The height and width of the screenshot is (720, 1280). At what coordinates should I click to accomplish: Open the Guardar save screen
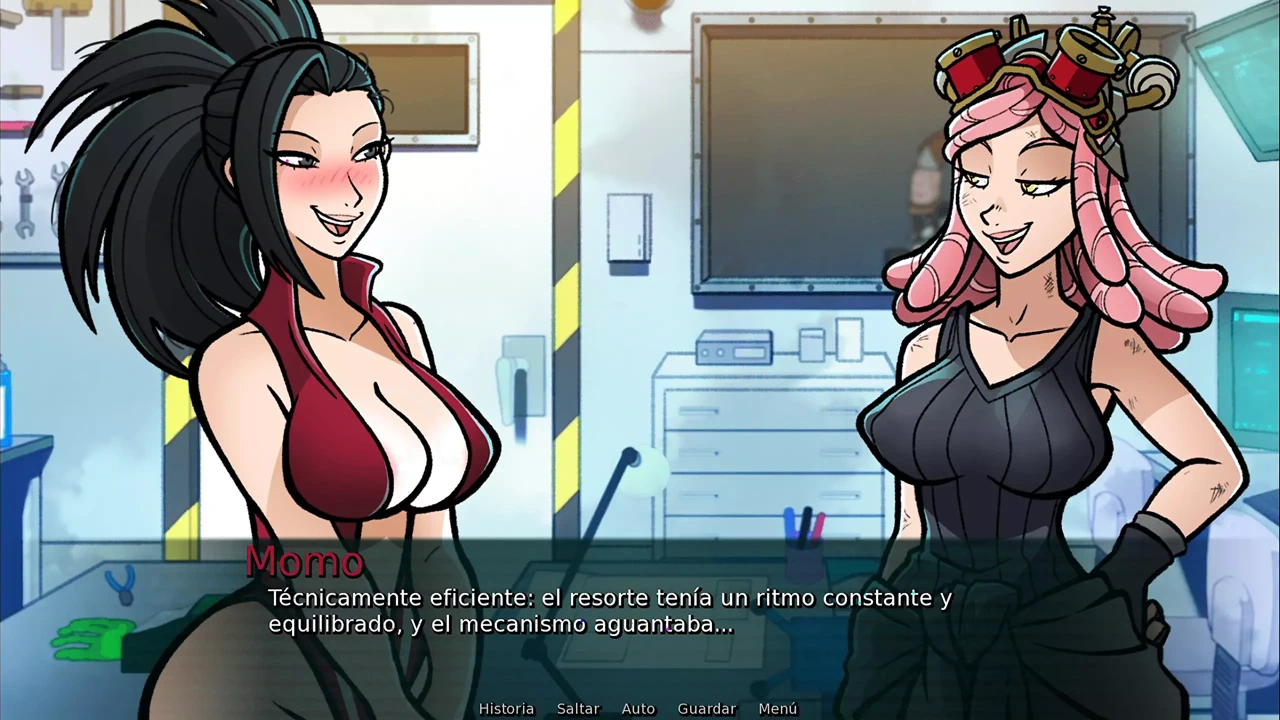coord(706,708)
